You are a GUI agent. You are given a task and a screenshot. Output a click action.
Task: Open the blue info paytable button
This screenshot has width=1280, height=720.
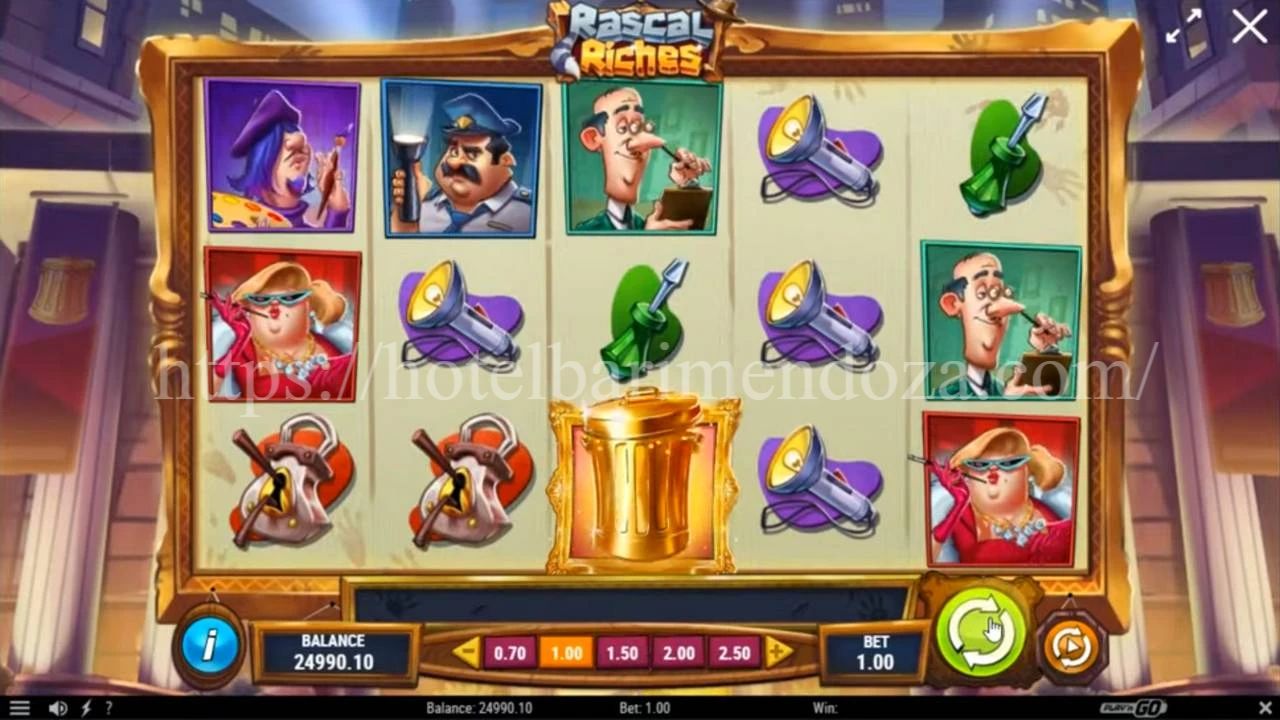coord(209,646)
